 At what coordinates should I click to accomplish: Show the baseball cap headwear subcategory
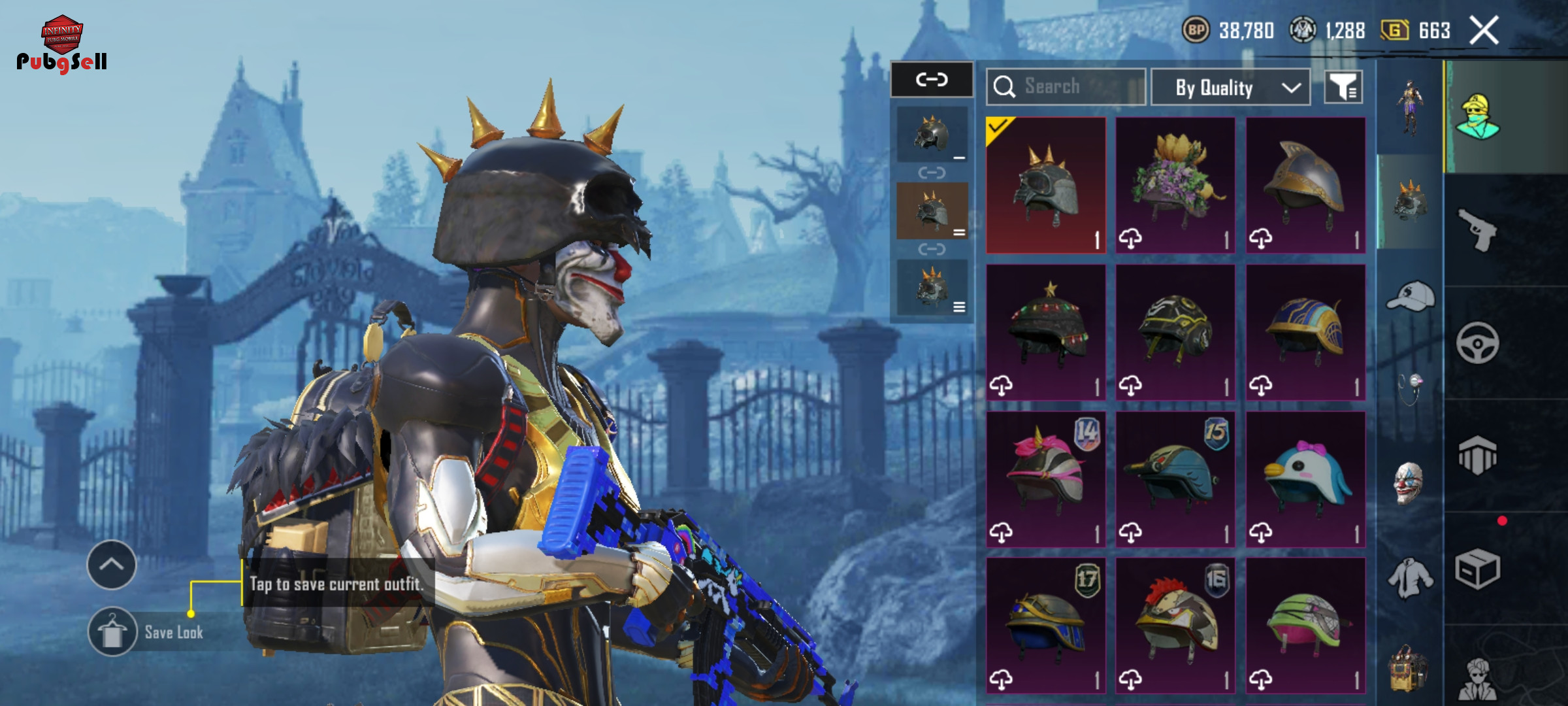(x=1410, y=297)
